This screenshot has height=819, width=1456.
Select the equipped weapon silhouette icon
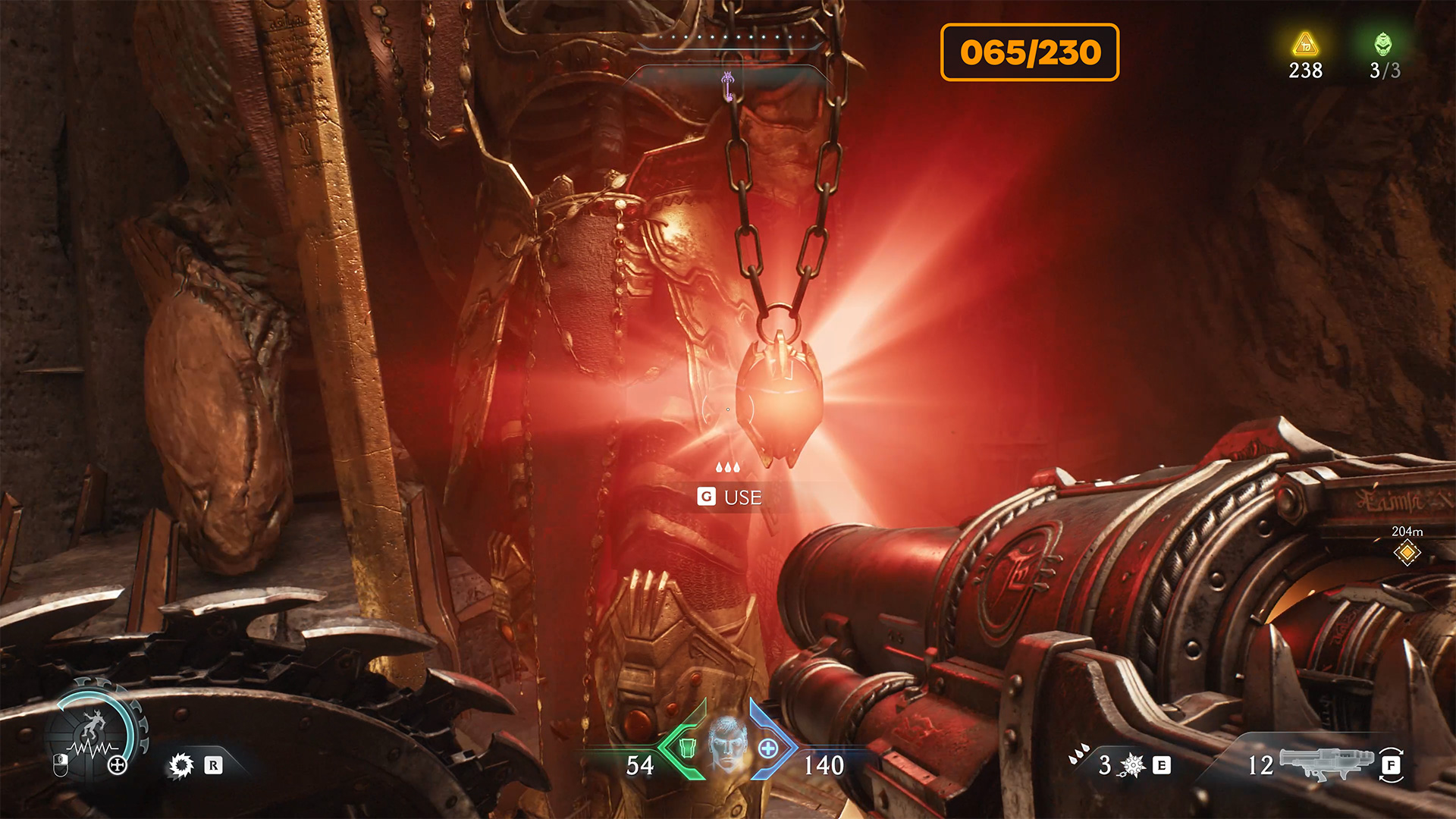(x=1326, y=763)
